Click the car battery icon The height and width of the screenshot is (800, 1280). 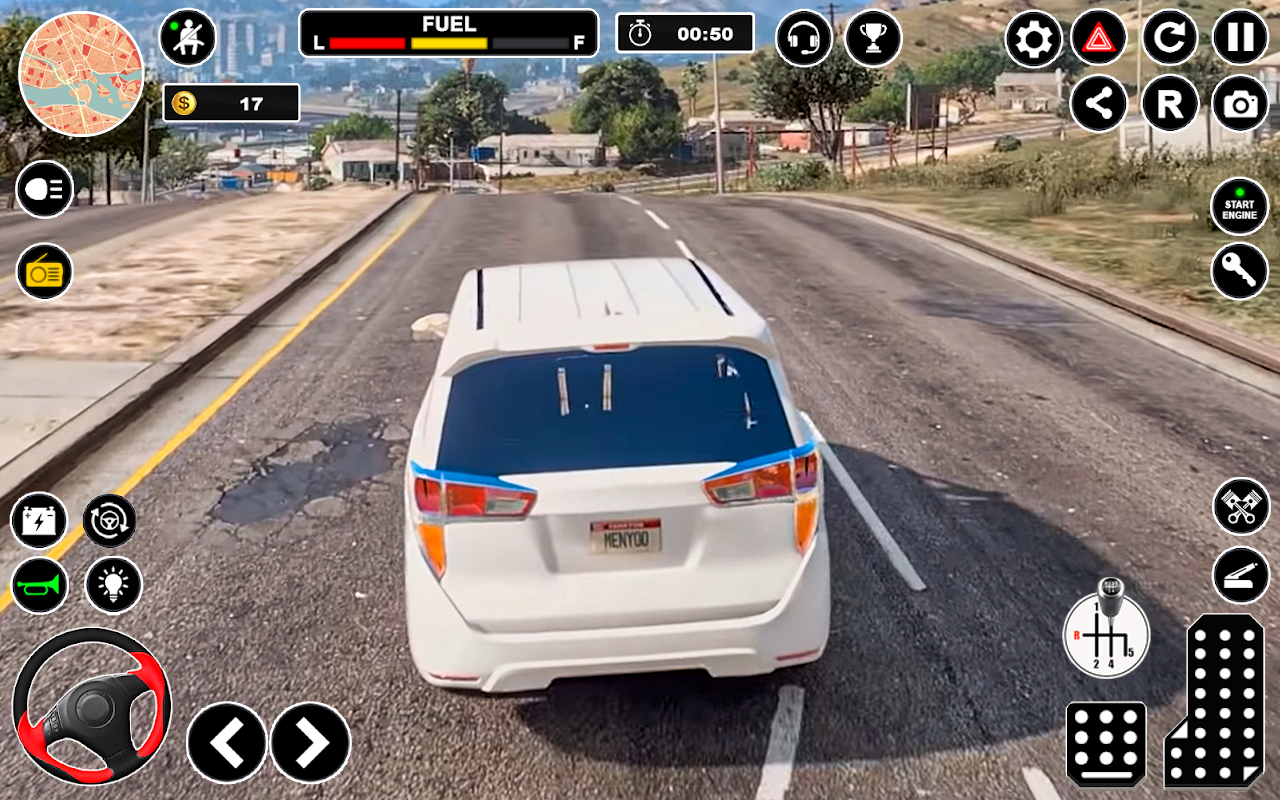click(x=40, y=521)
